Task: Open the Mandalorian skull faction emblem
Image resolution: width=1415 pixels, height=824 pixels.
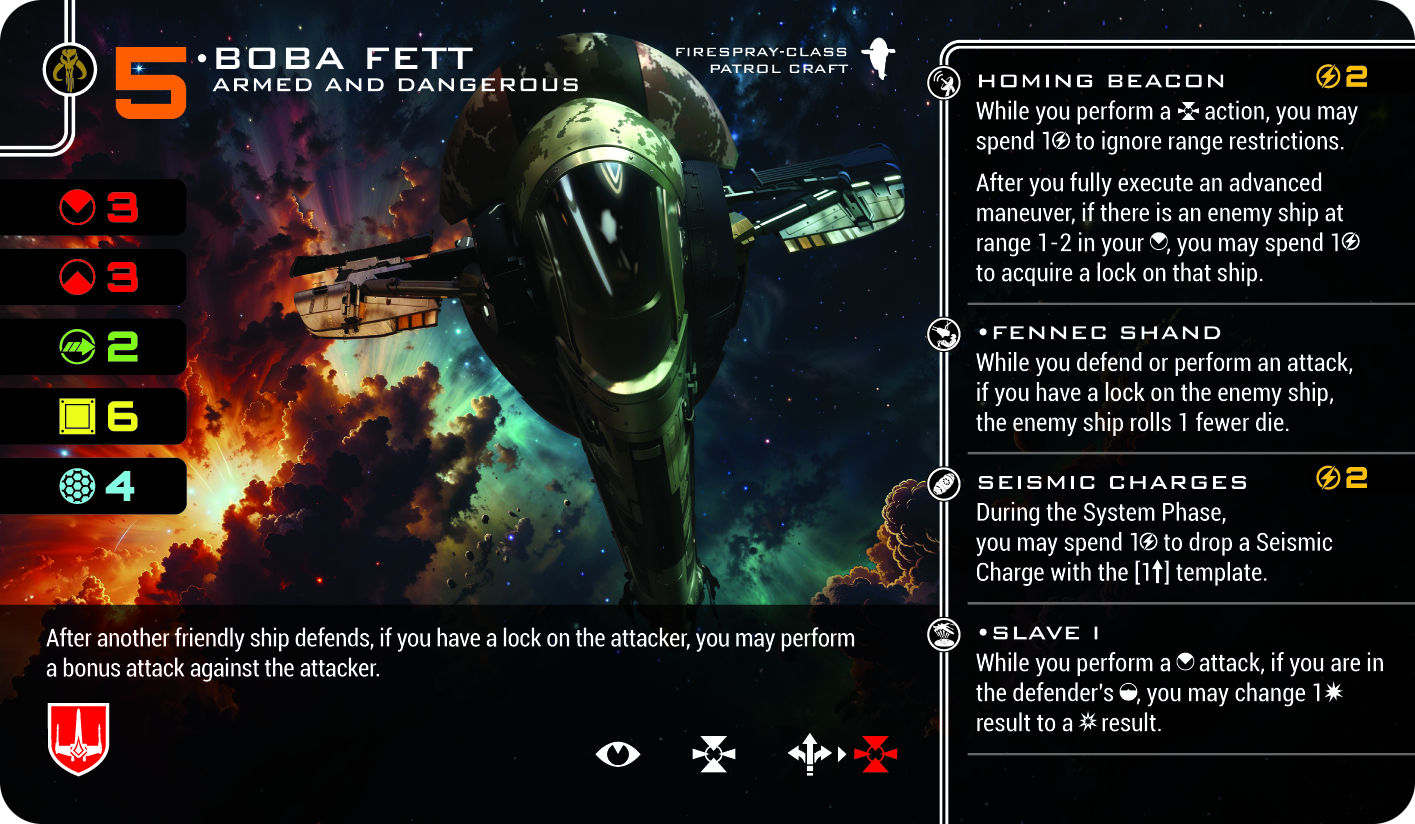Action: [69, 69]
